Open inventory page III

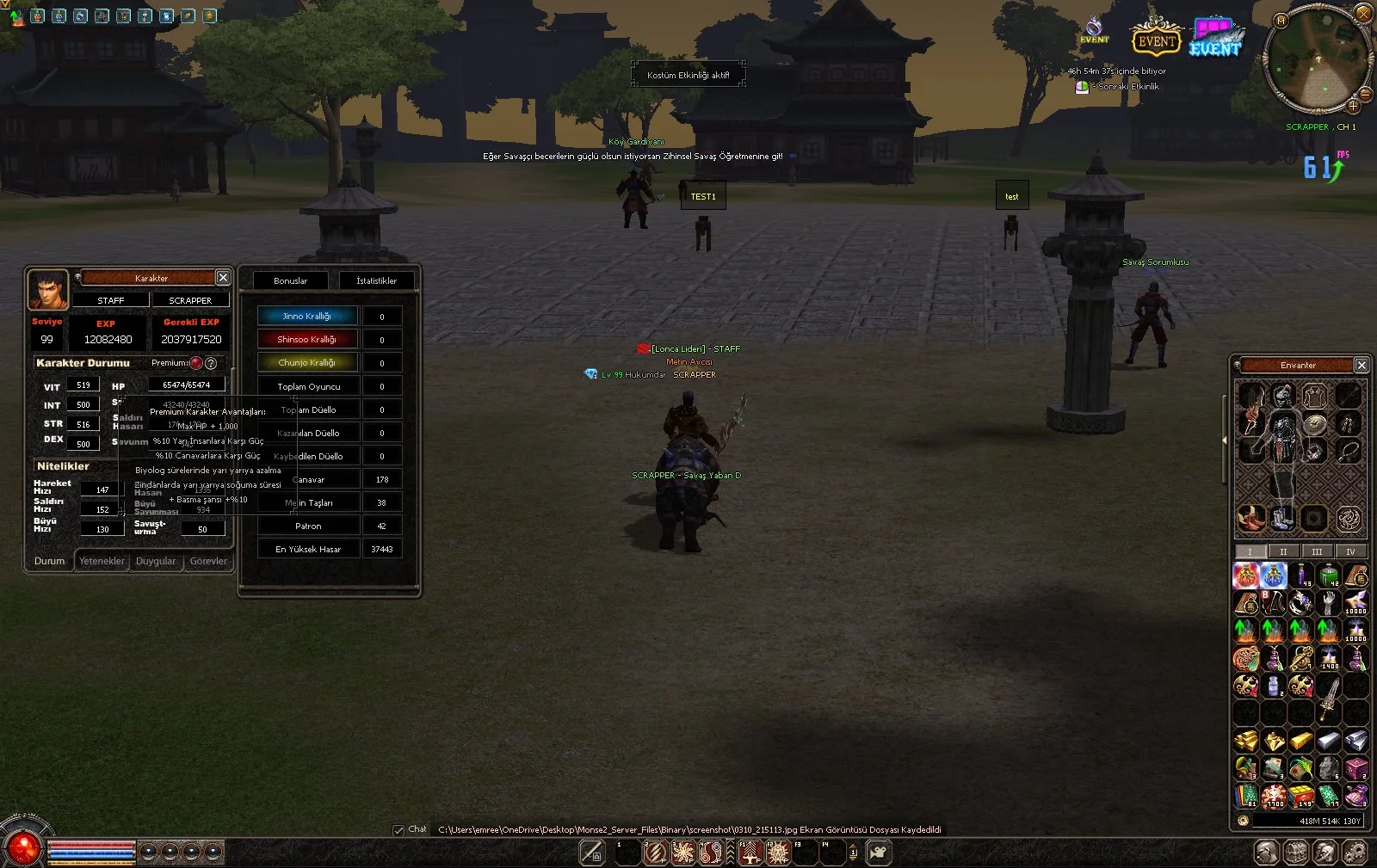(x=1317, y=551)
